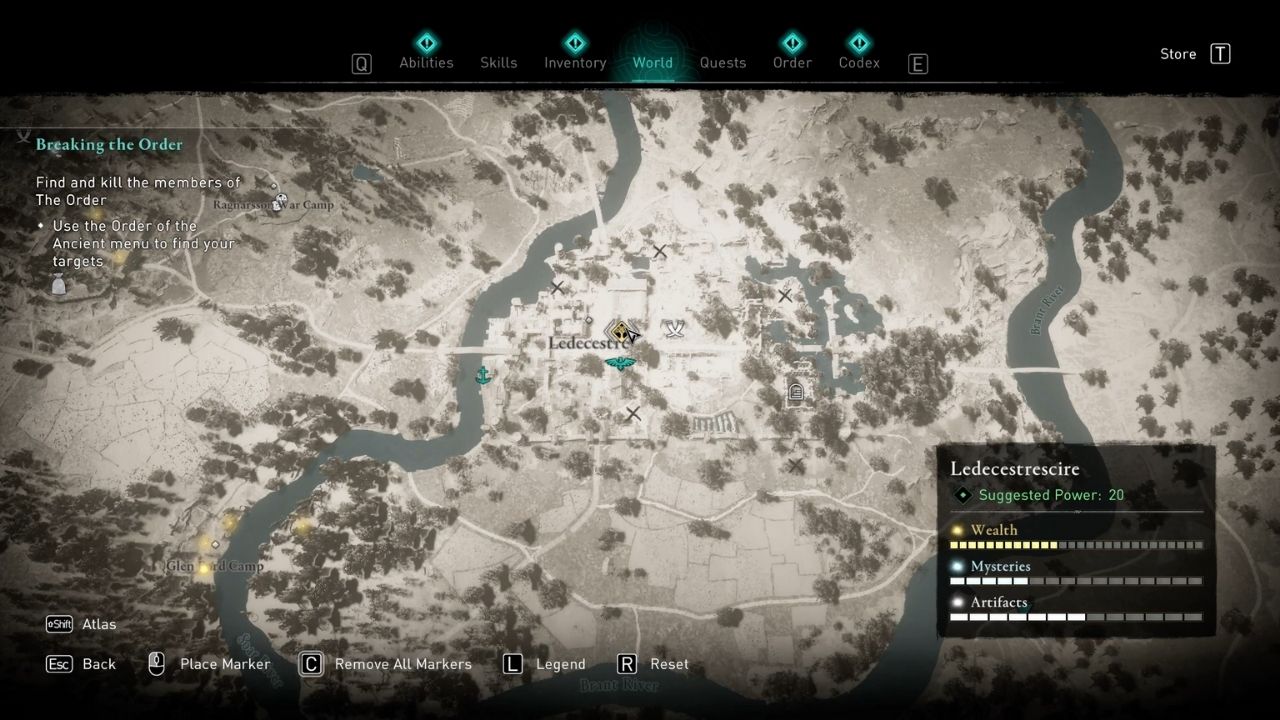Open the Order menu

pyautogui.click(x=791, y=62)
